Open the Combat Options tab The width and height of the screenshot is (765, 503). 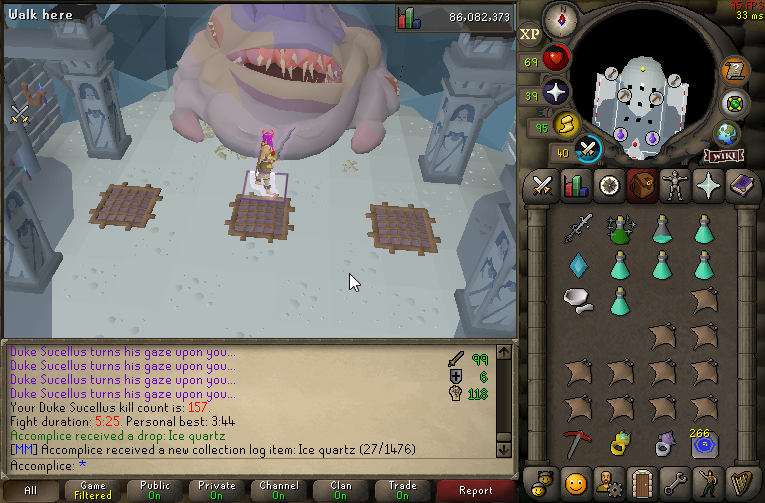coord(542,186)
